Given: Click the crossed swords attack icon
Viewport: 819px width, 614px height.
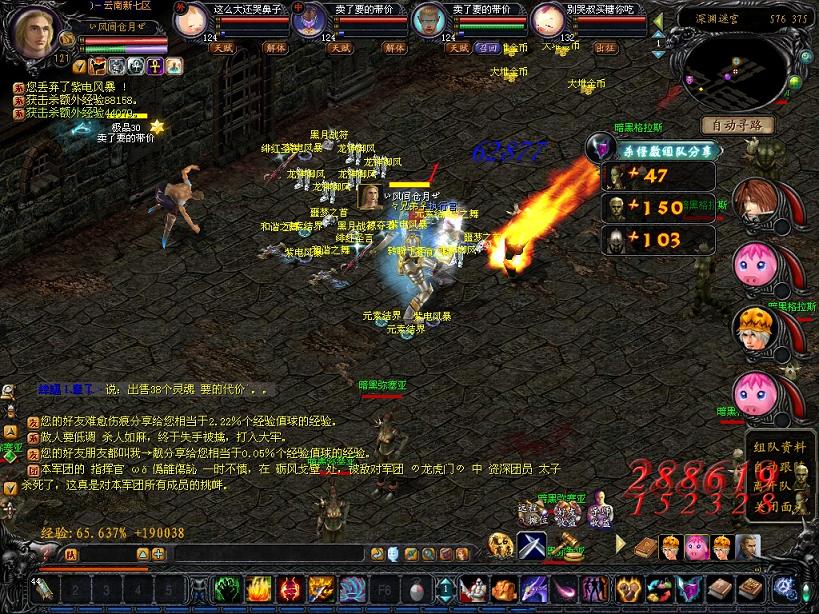Looking at the screenshot, I should click(x=530, y=546).
